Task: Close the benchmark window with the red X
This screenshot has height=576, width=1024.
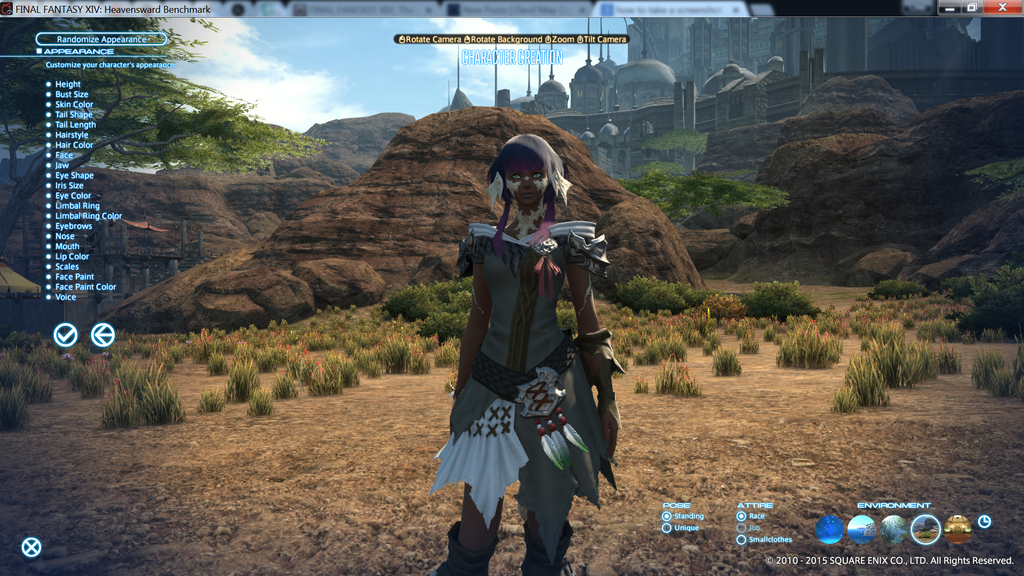Action: pos(1002,8)
